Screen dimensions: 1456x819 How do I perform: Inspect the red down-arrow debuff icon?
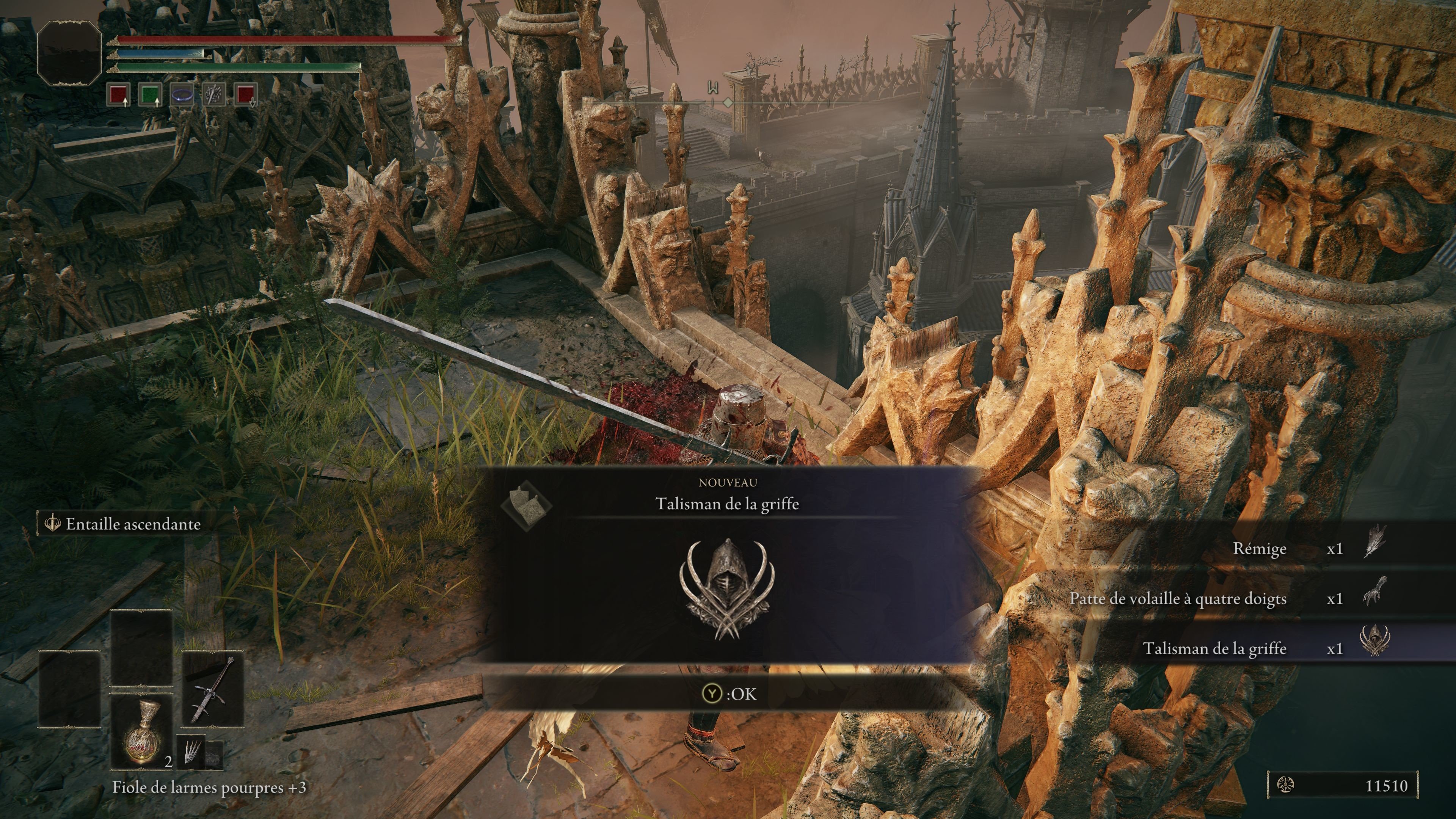(x=245, y=94)
